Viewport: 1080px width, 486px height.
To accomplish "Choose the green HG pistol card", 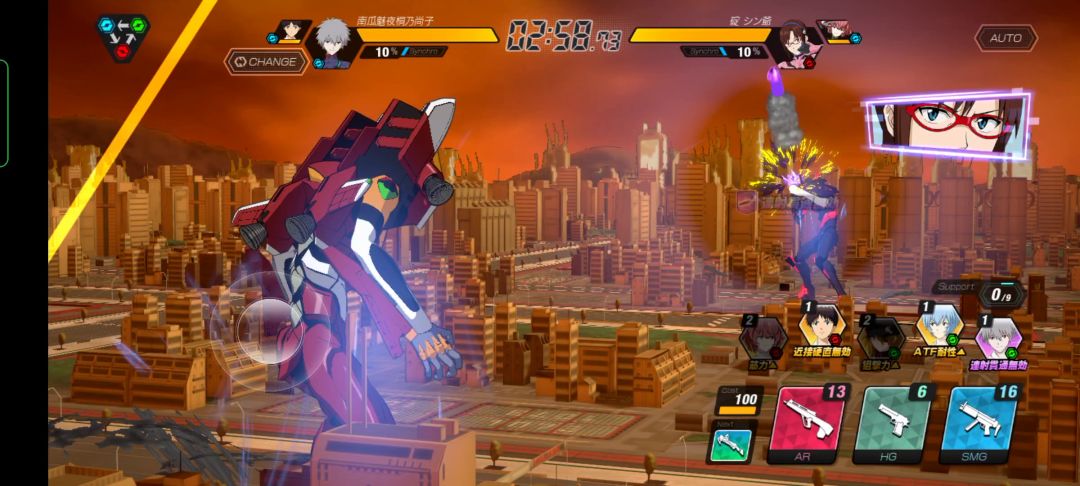I will 894,427.
